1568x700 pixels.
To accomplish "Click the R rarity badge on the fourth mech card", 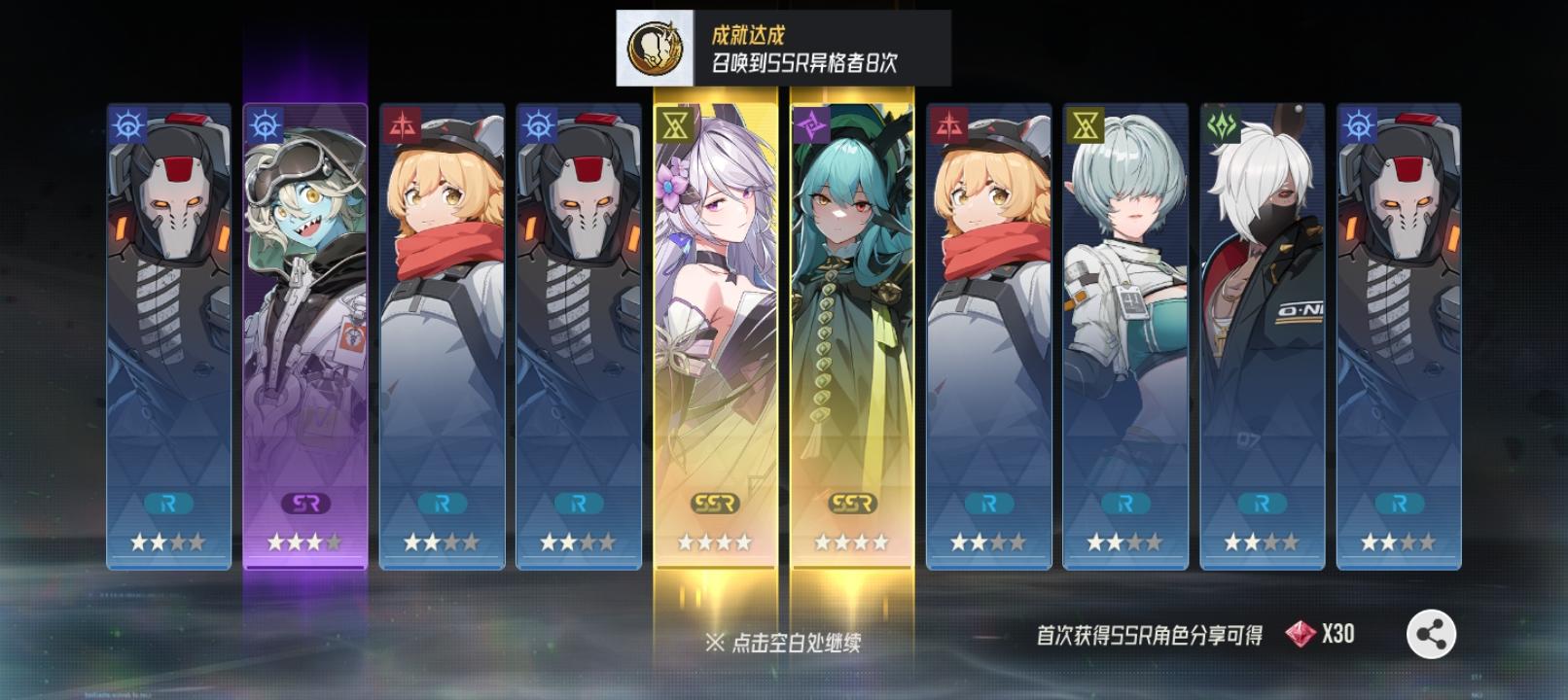I will coord(581,504).
